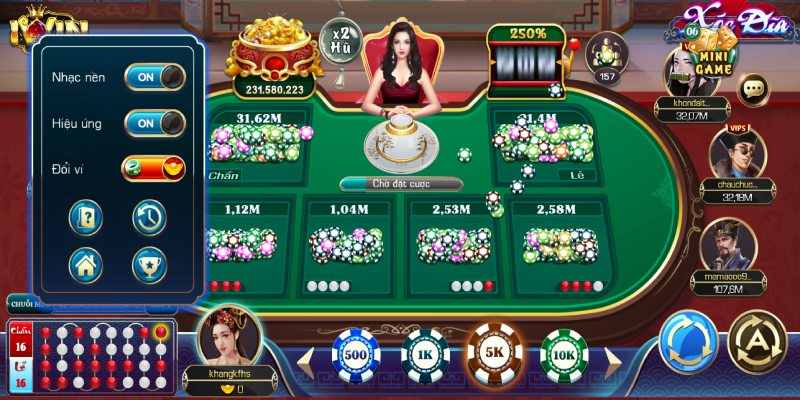
Task: View the 157 spectators list
Action: coord(604,55)
